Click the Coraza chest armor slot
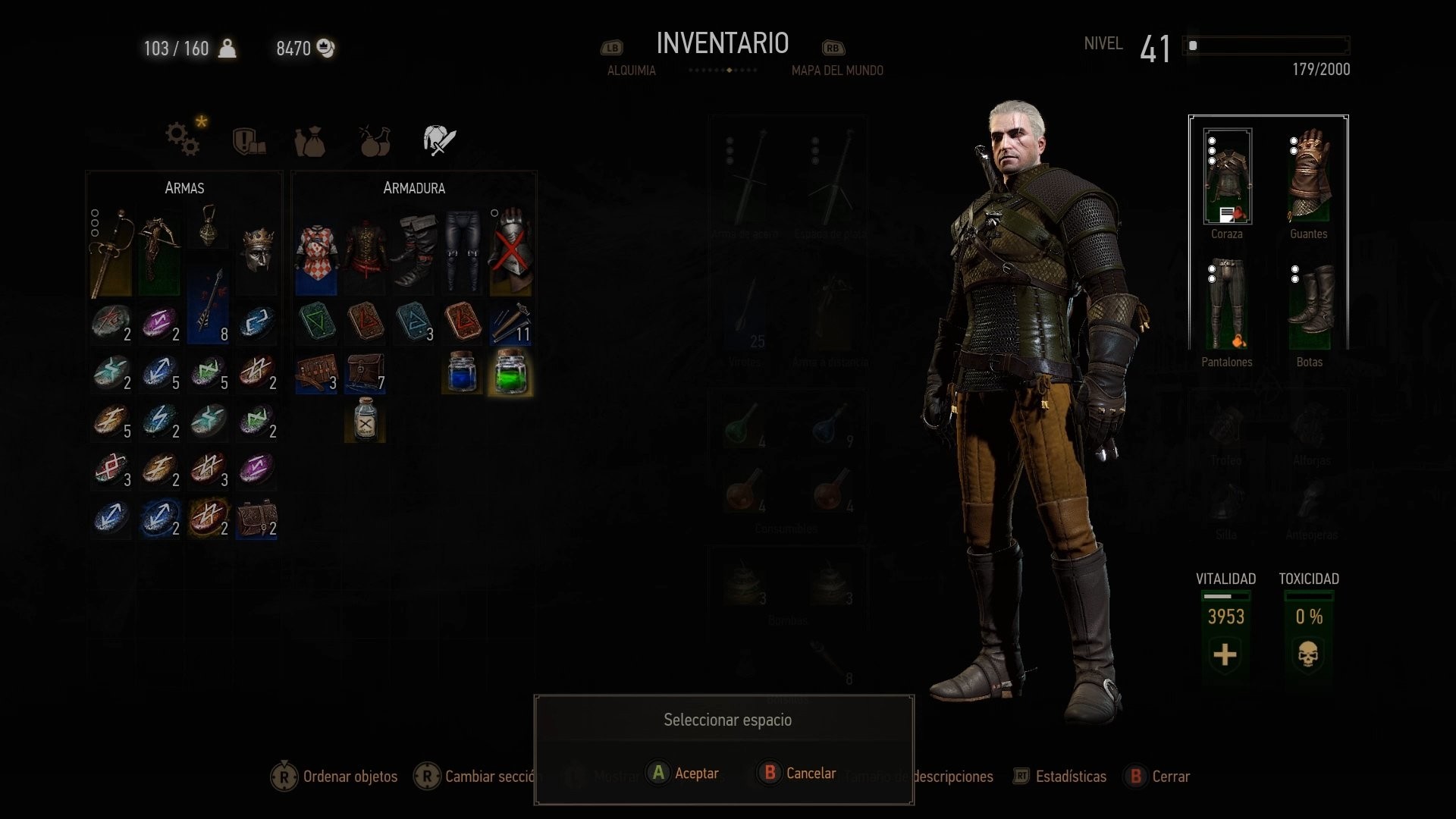The width and height of the screenshot is (1456, 819). (1227, 176)
